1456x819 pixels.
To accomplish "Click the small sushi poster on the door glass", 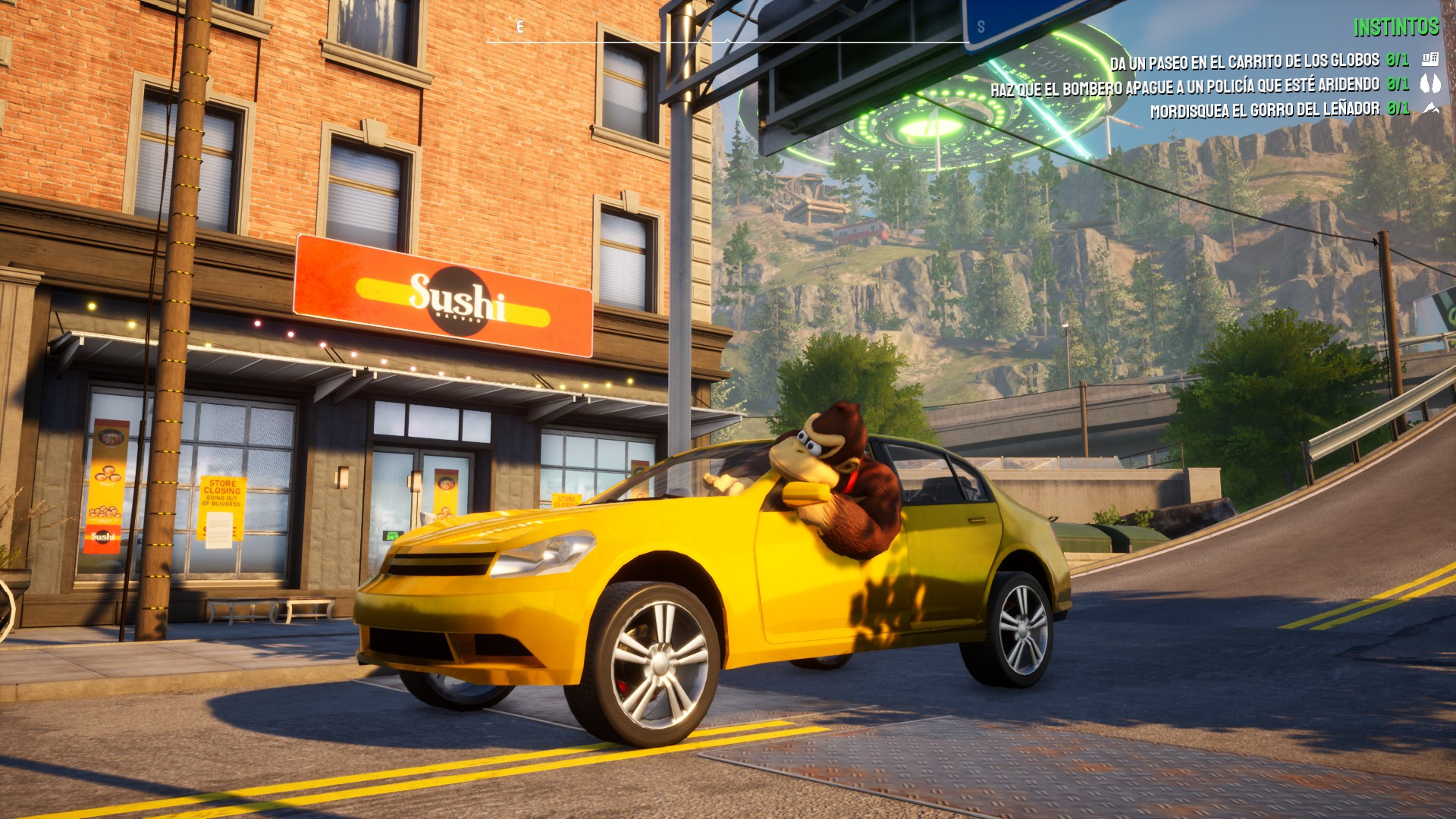I will click(x=447, y=489).
